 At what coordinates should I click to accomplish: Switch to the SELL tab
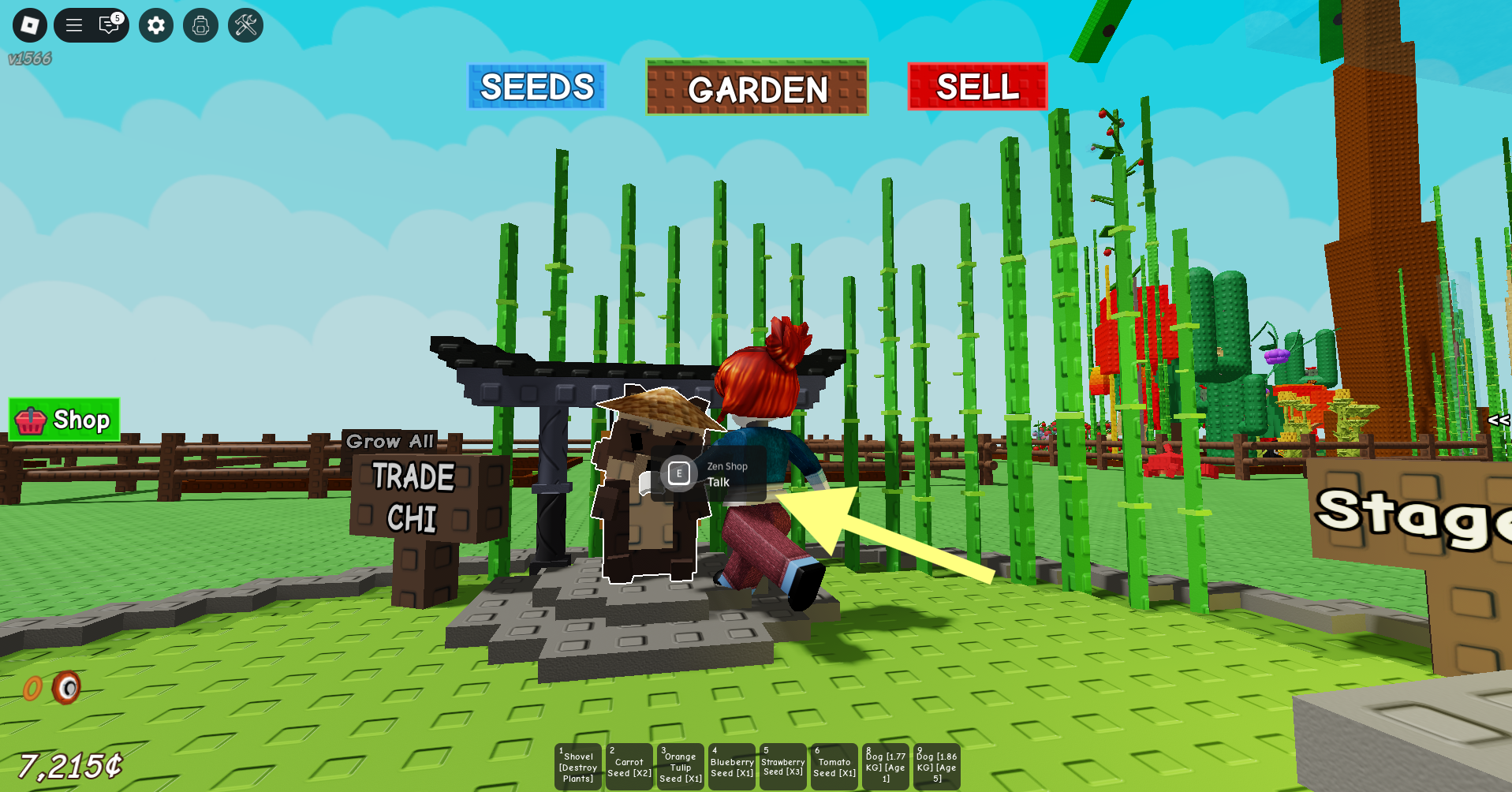(977, 87)
